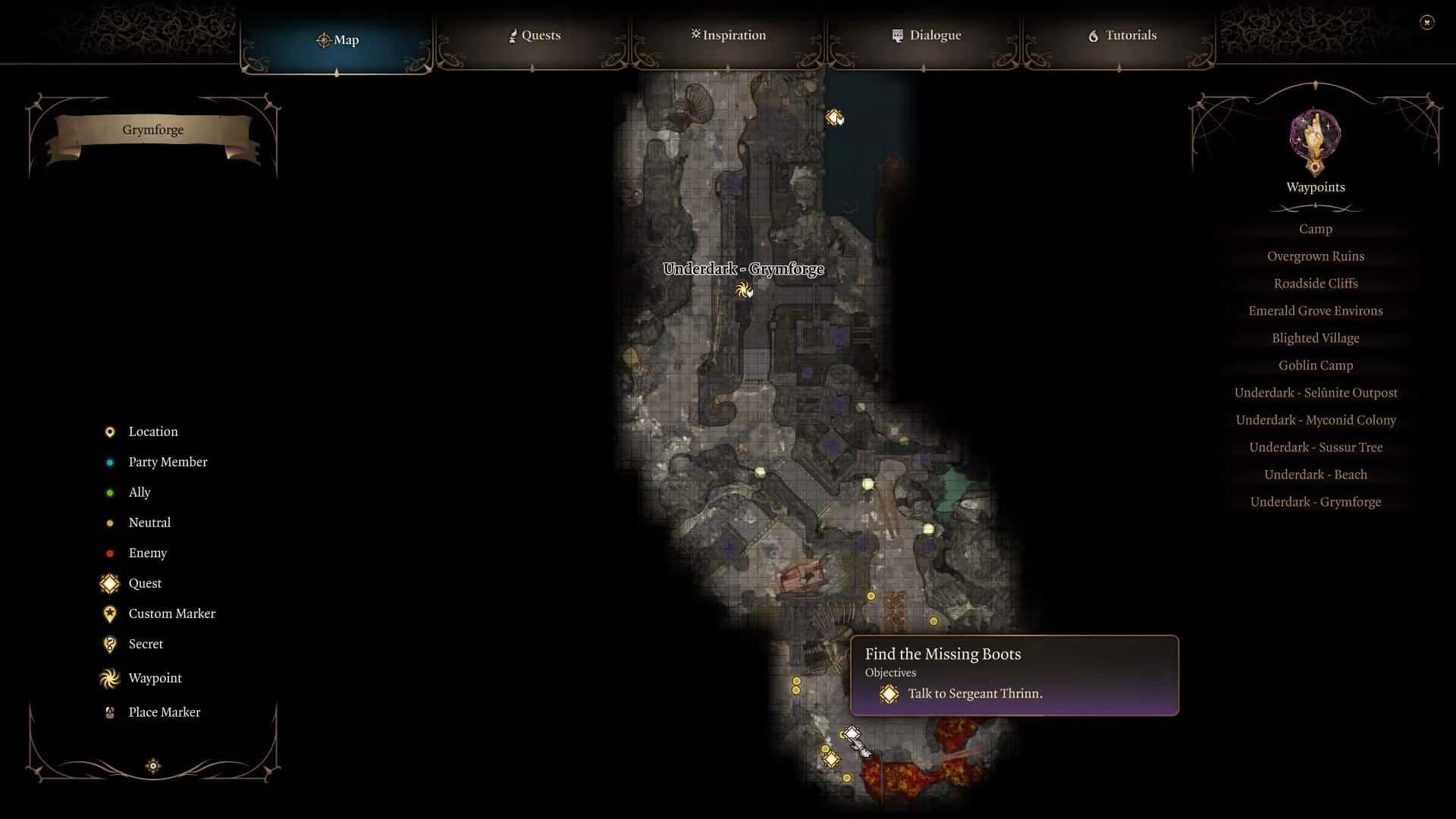
Task: Close the map screen
Action: pos(1426,23)
